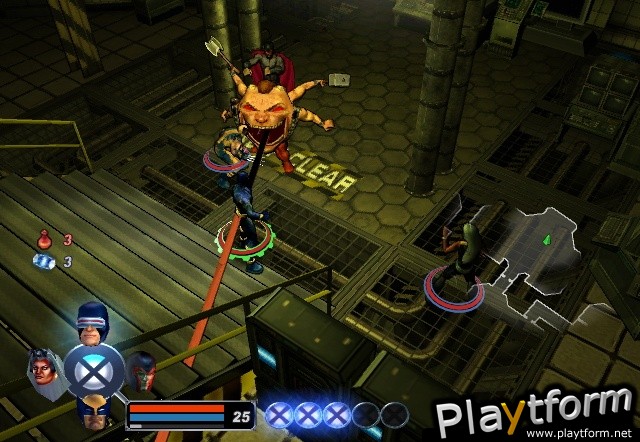This screenshot has height=442, width=640.
Task: Click the central X-Men logo emblem
Action: (94, 369)
